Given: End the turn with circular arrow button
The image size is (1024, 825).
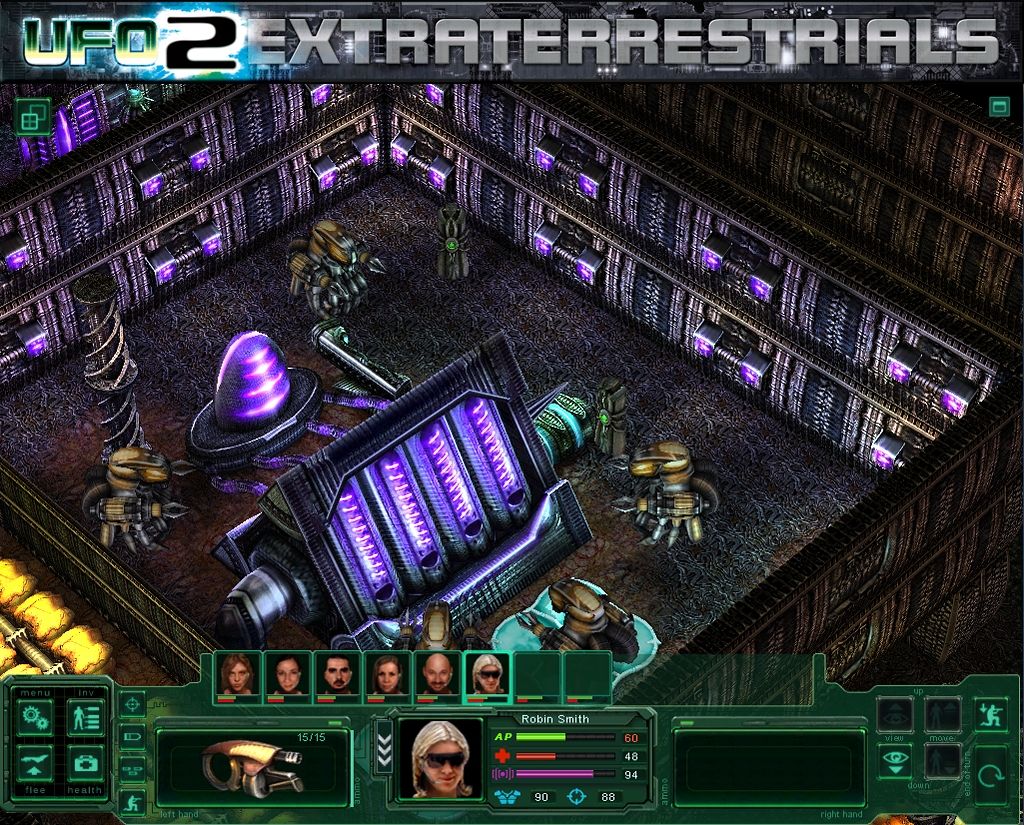Looking at the screenshot, I should (x=991, y=773).
